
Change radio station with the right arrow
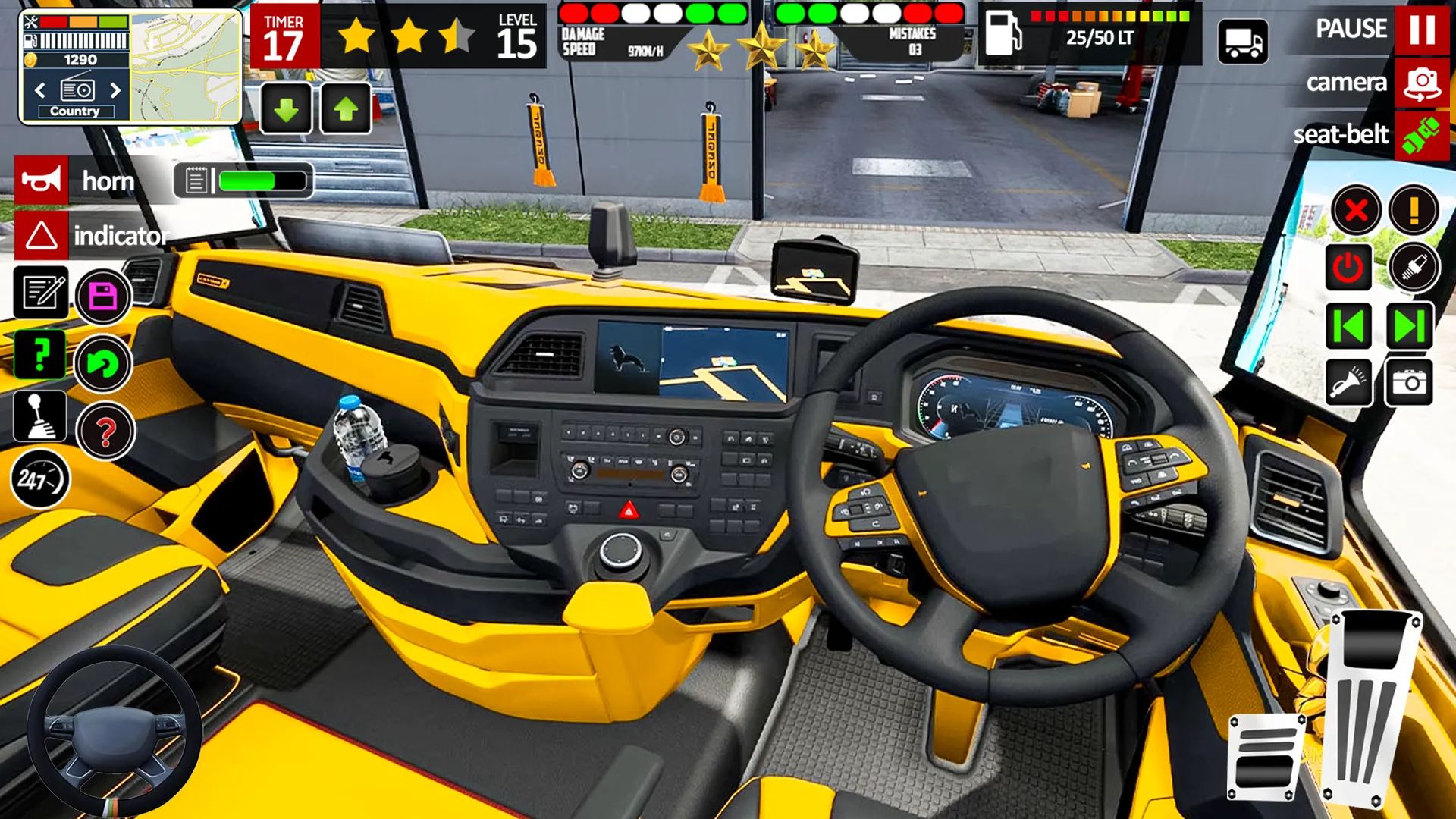[115, 89]
